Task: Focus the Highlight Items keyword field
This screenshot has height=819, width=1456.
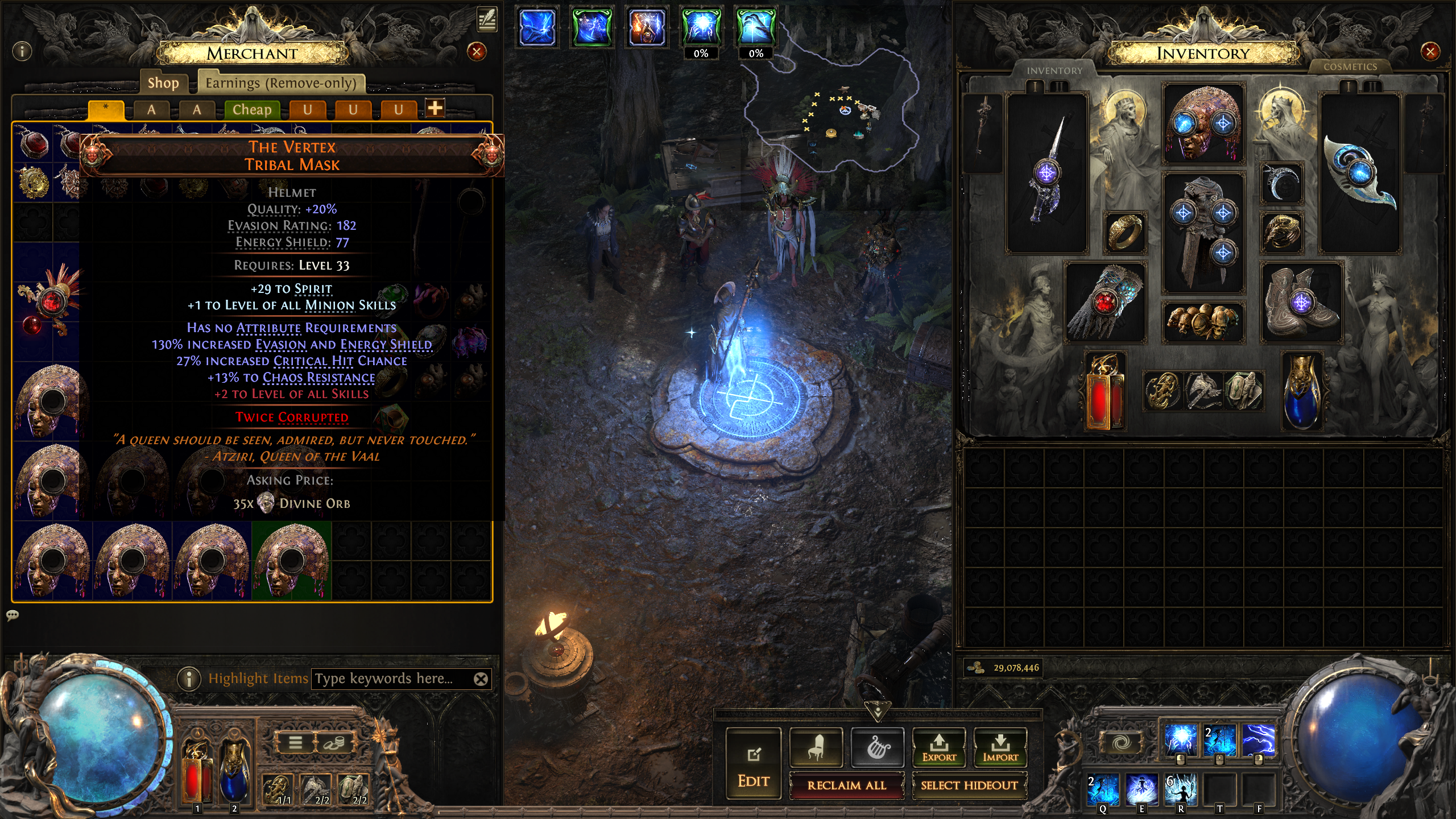Action: point(392,679)
